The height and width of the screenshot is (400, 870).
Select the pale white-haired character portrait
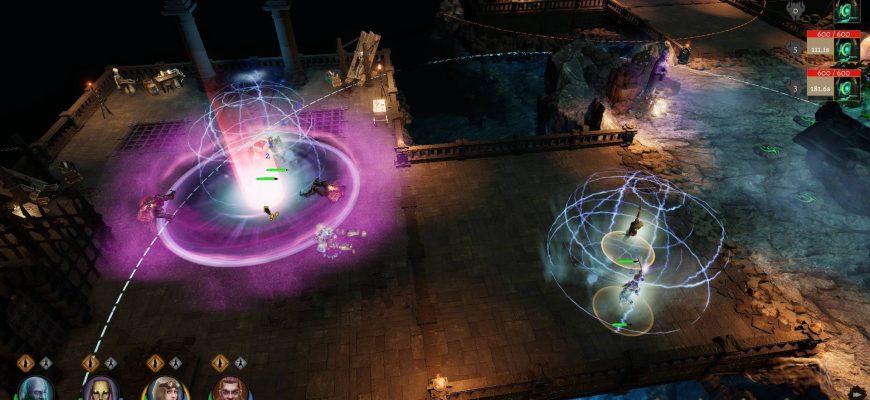(33, 389)
